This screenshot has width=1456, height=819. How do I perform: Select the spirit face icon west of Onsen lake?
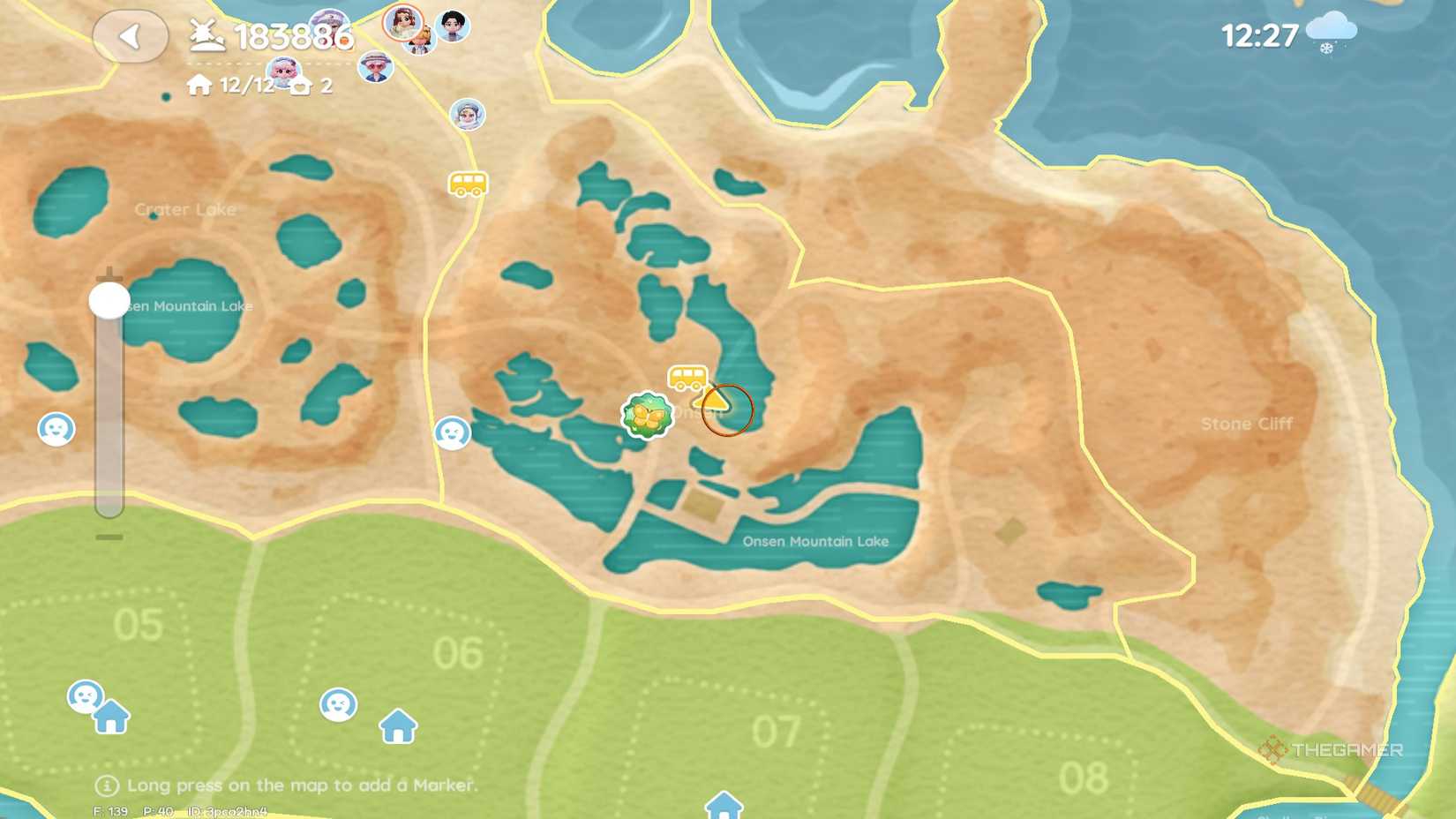(454, 432)
